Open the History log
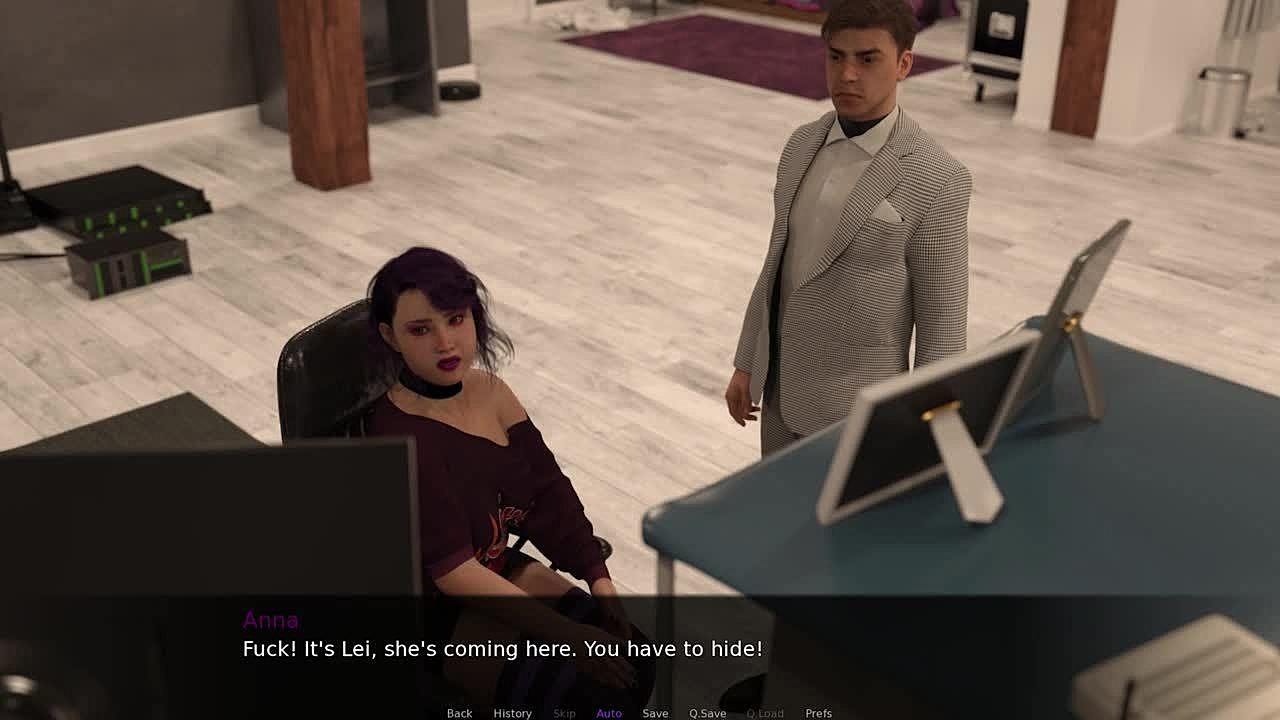This screenshot has width=1280, height=720. click(x=512, y=713)
